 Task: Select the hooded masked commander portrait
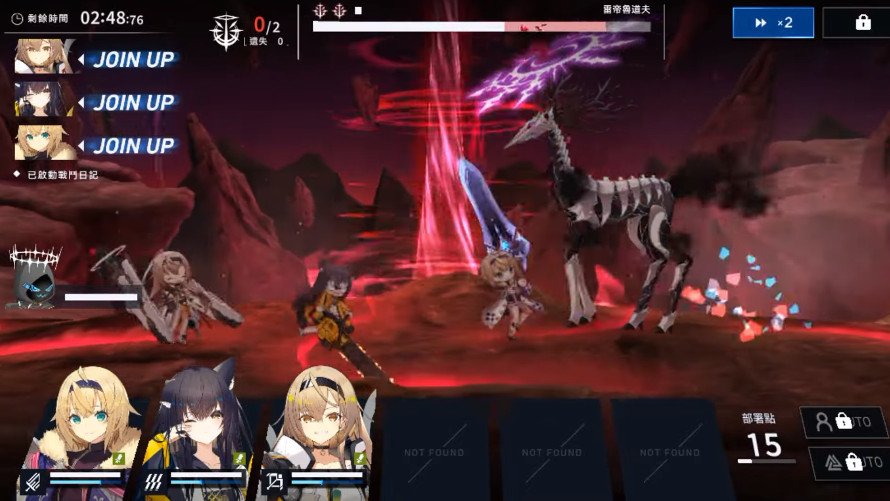[34, 276]
